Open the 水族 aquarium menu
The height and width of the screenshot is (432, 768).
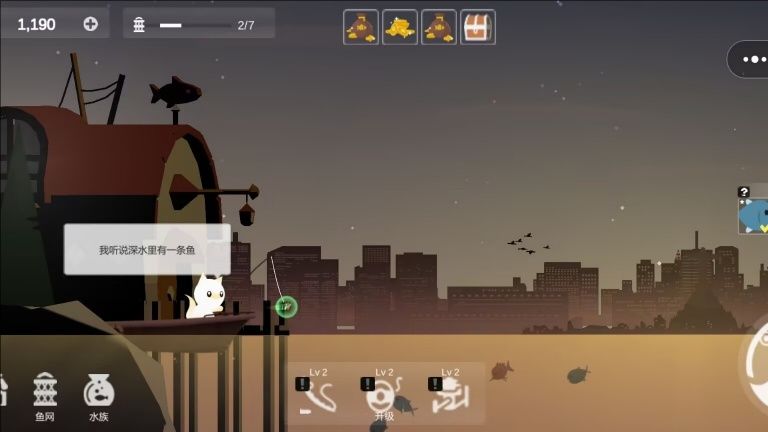click(x=98, y=395)
